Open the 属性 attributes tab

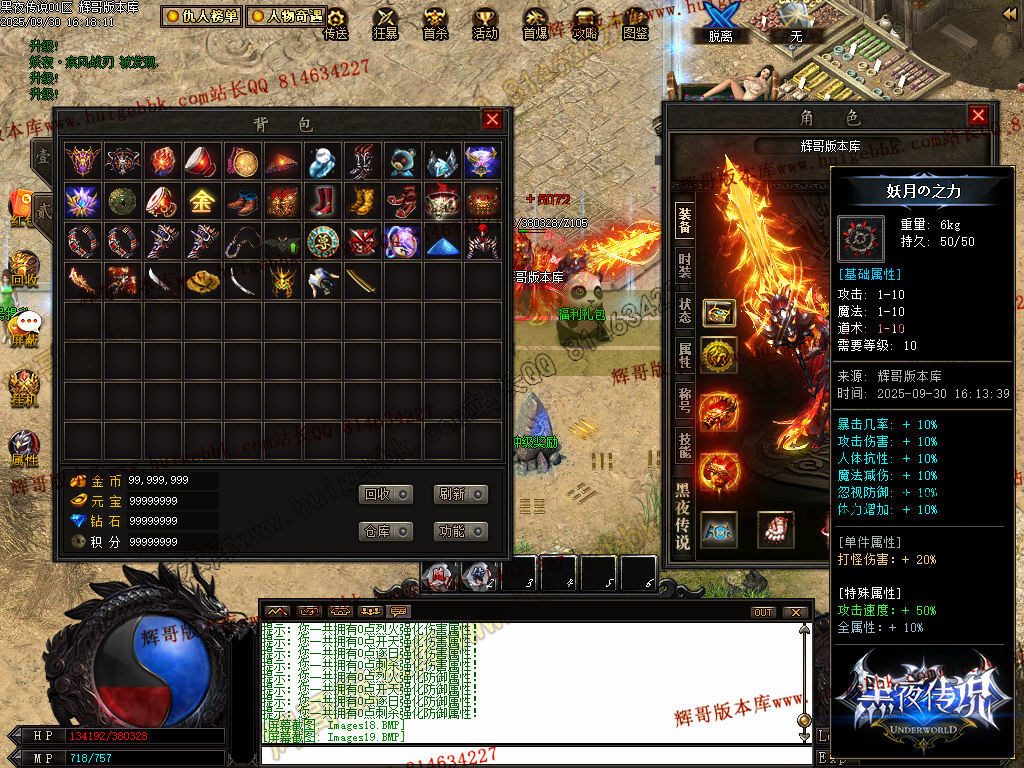684,353
